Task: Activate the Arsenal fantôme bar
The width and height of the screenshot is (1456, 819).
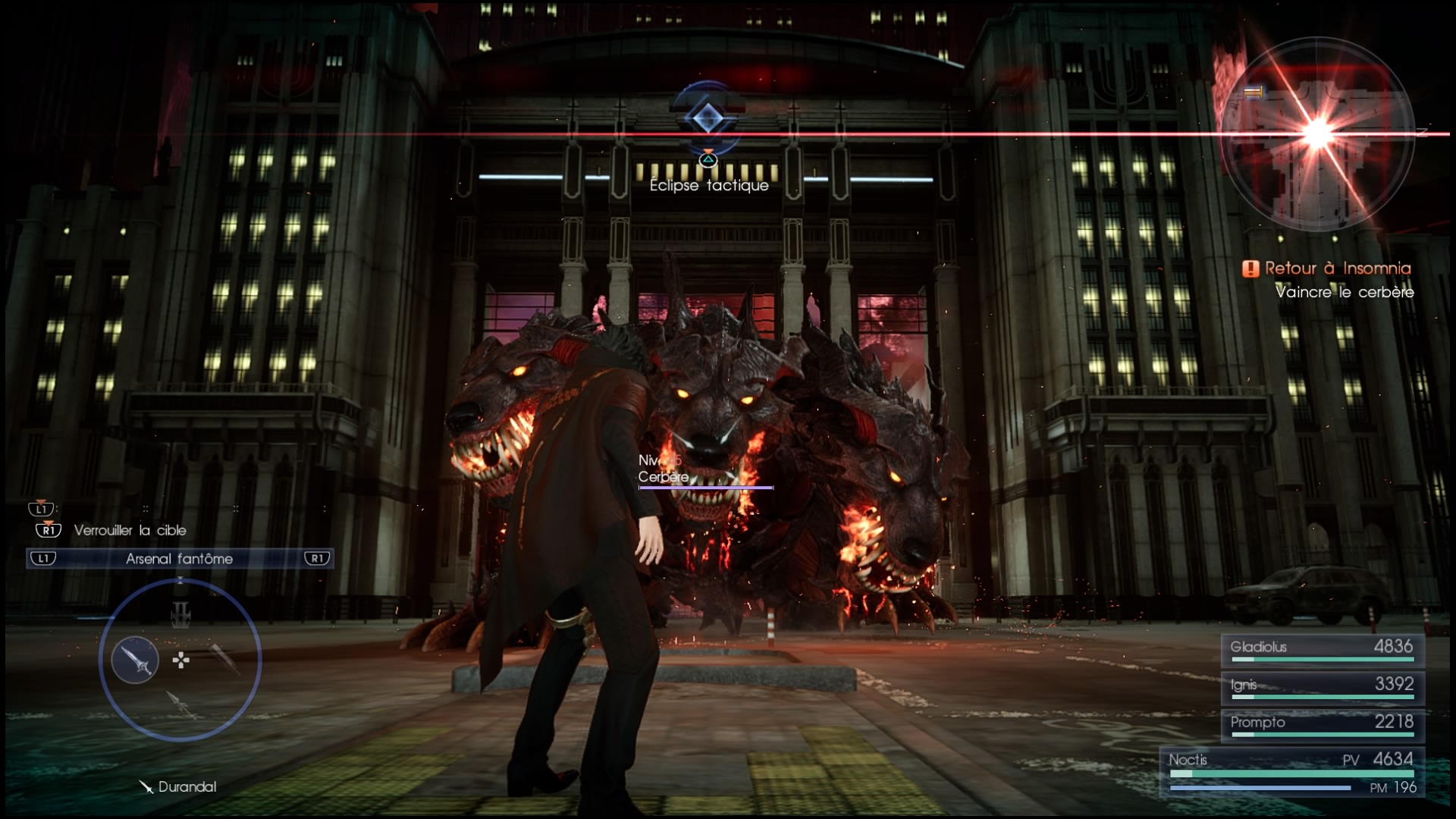Action: click(180, 559)
